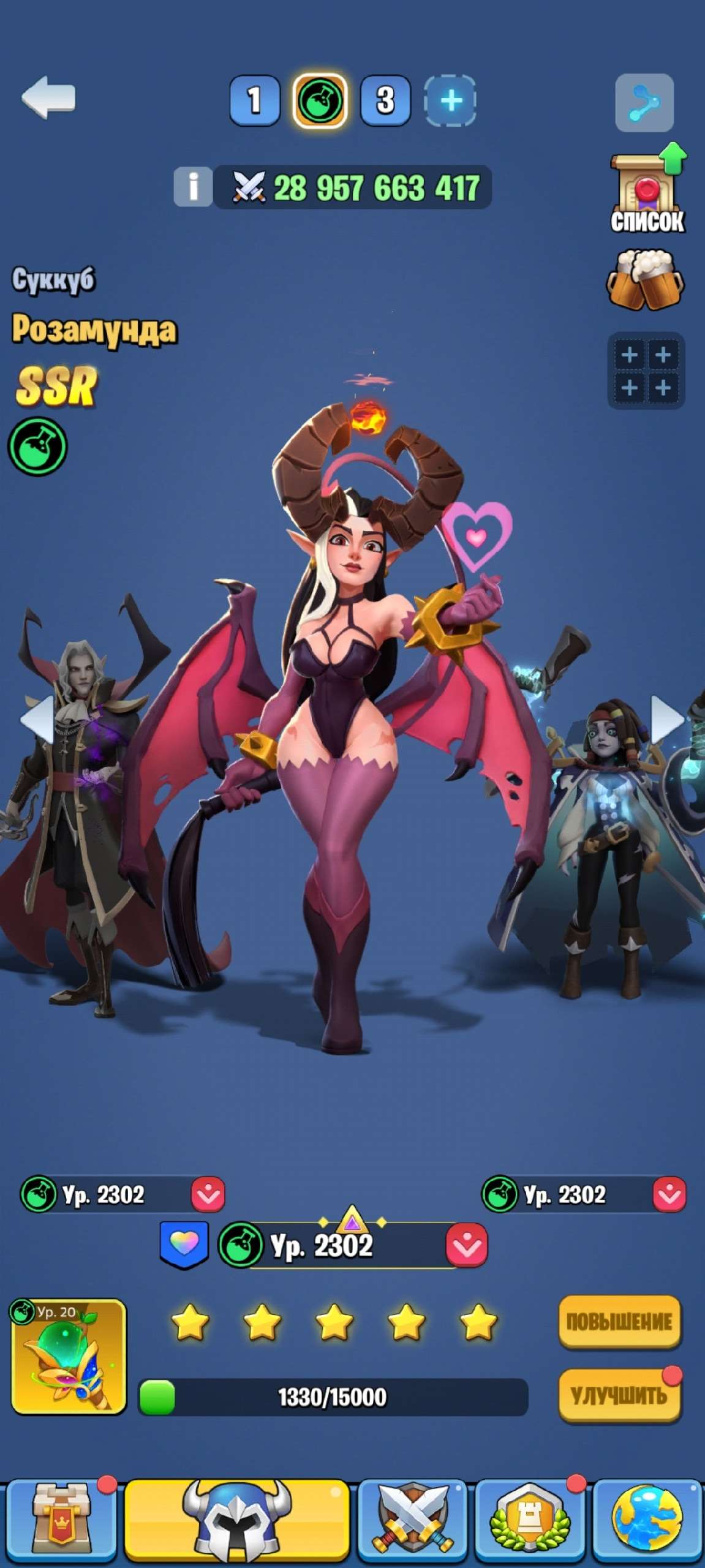Open the four-plus slot grid
The height and width of the screenshot is (1568, 705).
[646, 371]
